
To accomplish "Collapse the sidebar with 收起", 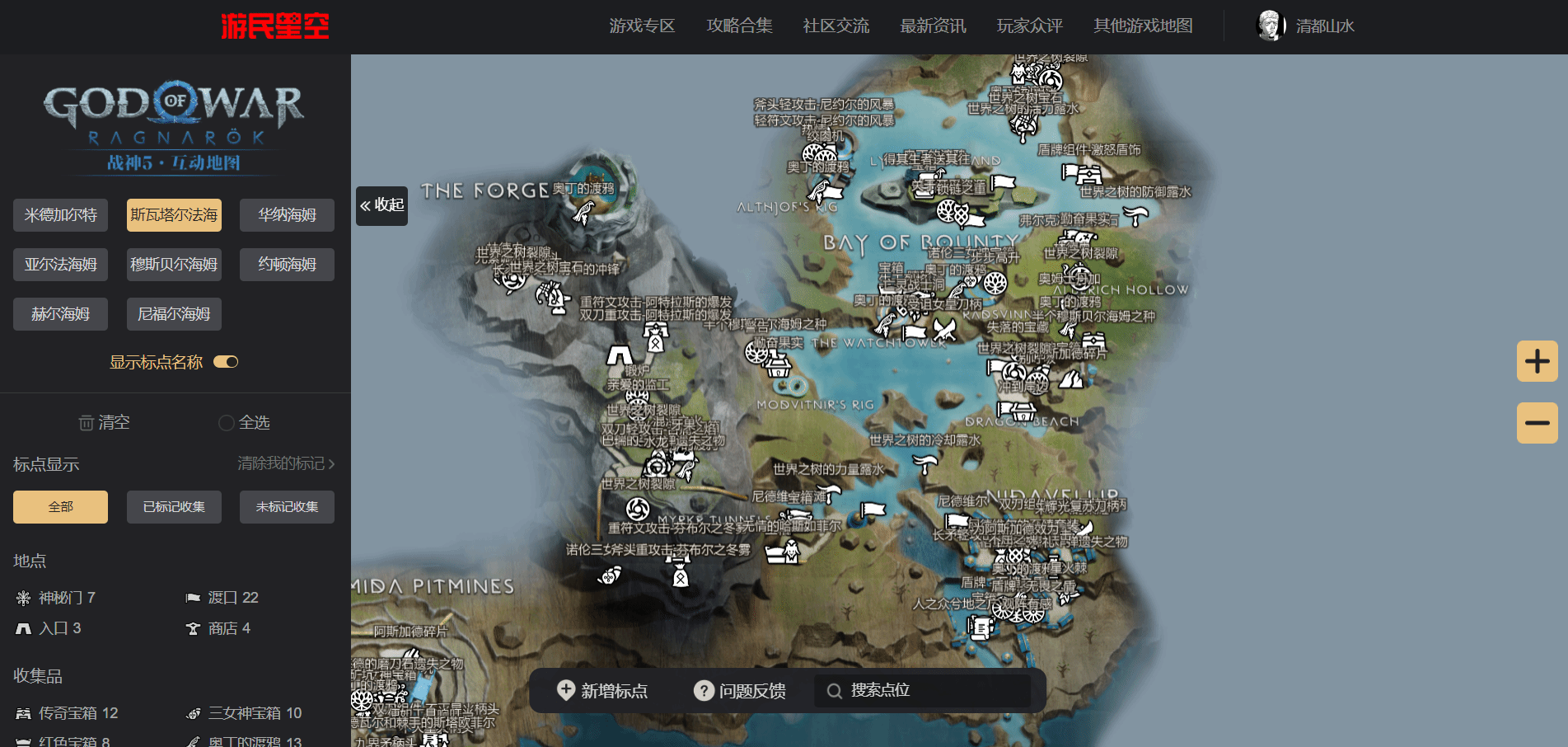I will tap(382, 205).
